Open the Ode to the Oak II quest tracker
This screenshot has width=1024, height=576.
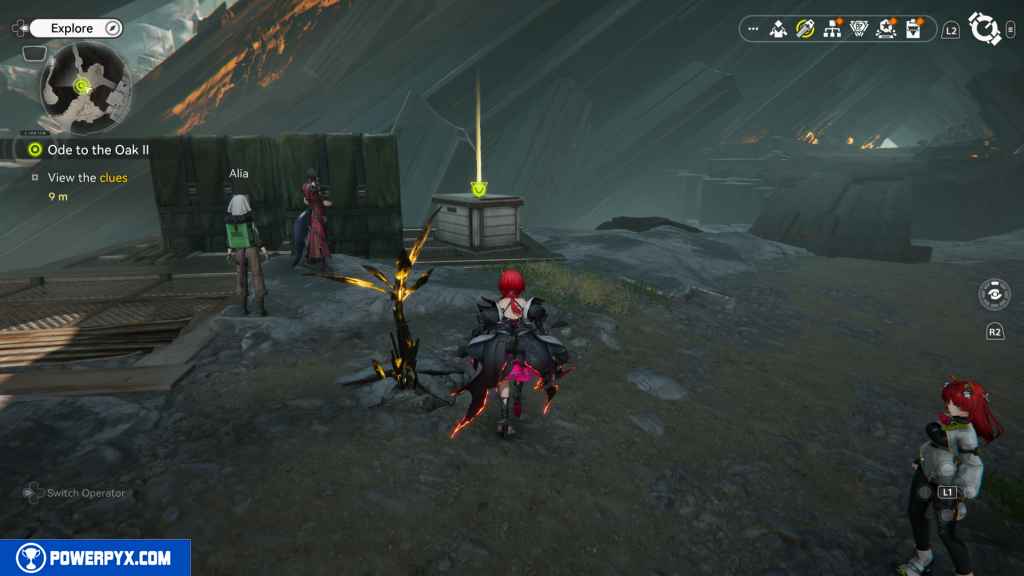91,150
